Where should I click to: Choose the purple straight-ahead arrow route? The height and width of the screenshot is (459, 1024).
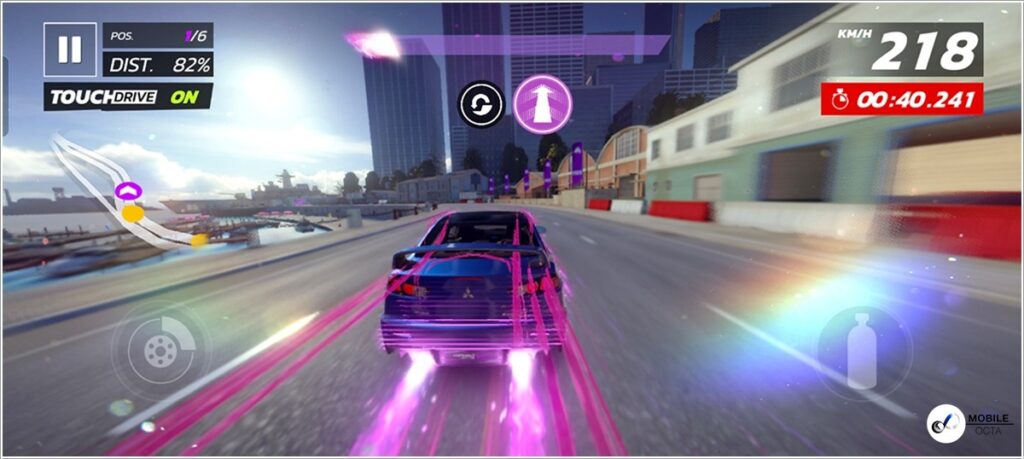tap(543, 104)
